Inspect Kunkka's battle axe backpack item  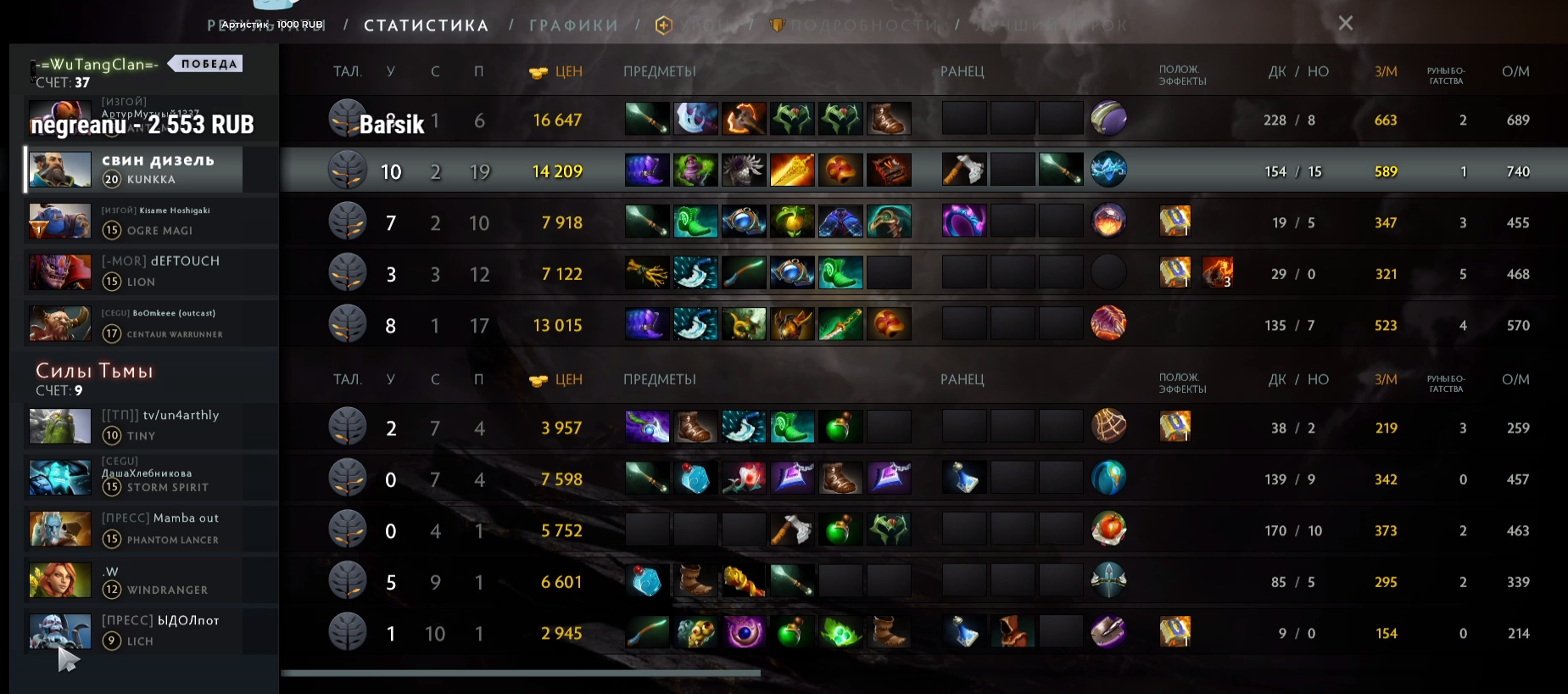964,170
